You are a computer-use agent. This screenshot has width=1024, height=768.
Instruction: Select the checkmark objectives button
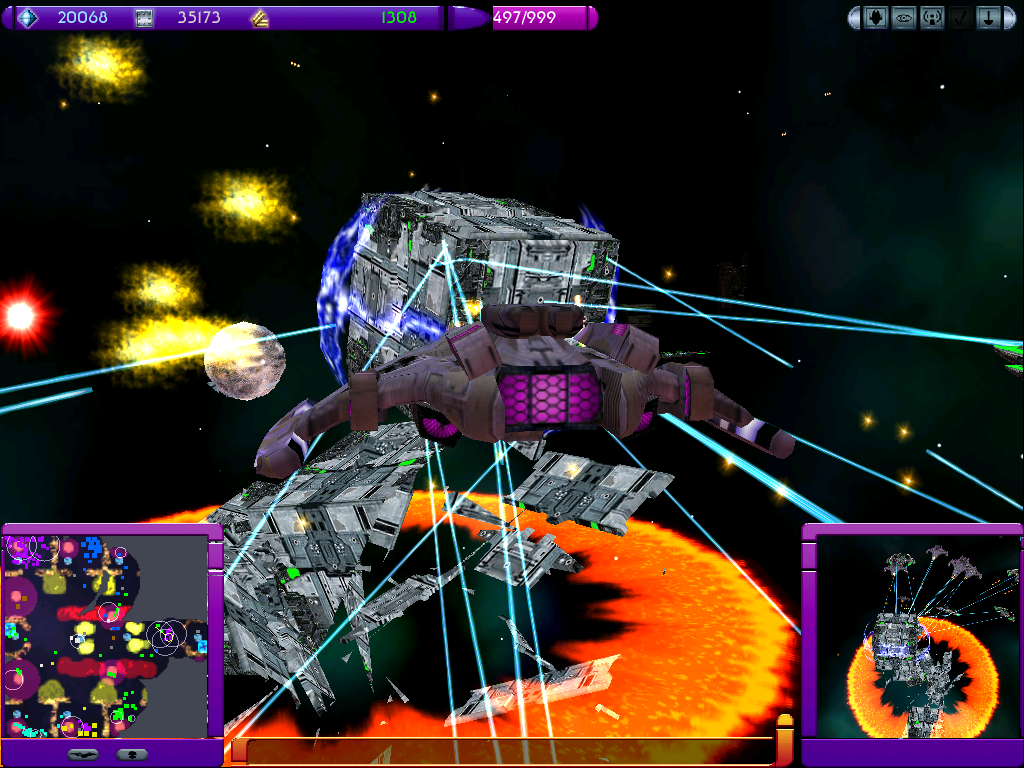tap(960, 18)
